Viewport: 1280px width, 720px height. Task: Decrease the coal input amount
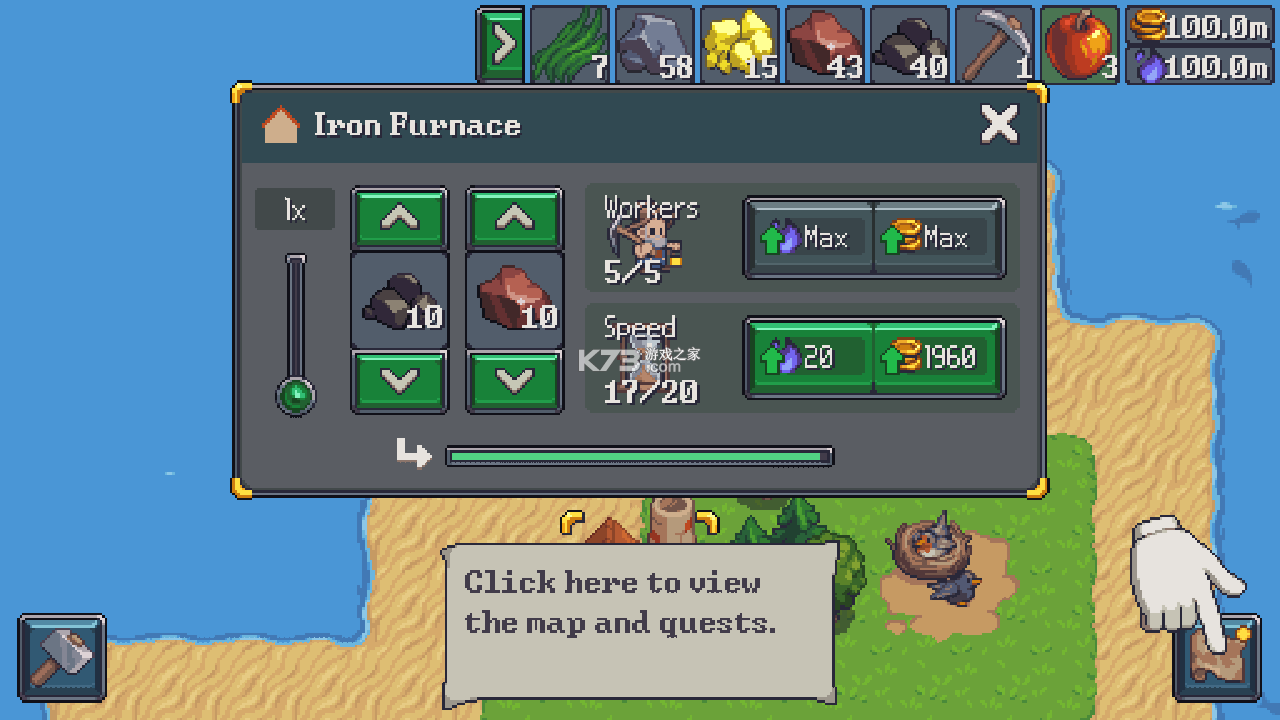pos(399,380)
